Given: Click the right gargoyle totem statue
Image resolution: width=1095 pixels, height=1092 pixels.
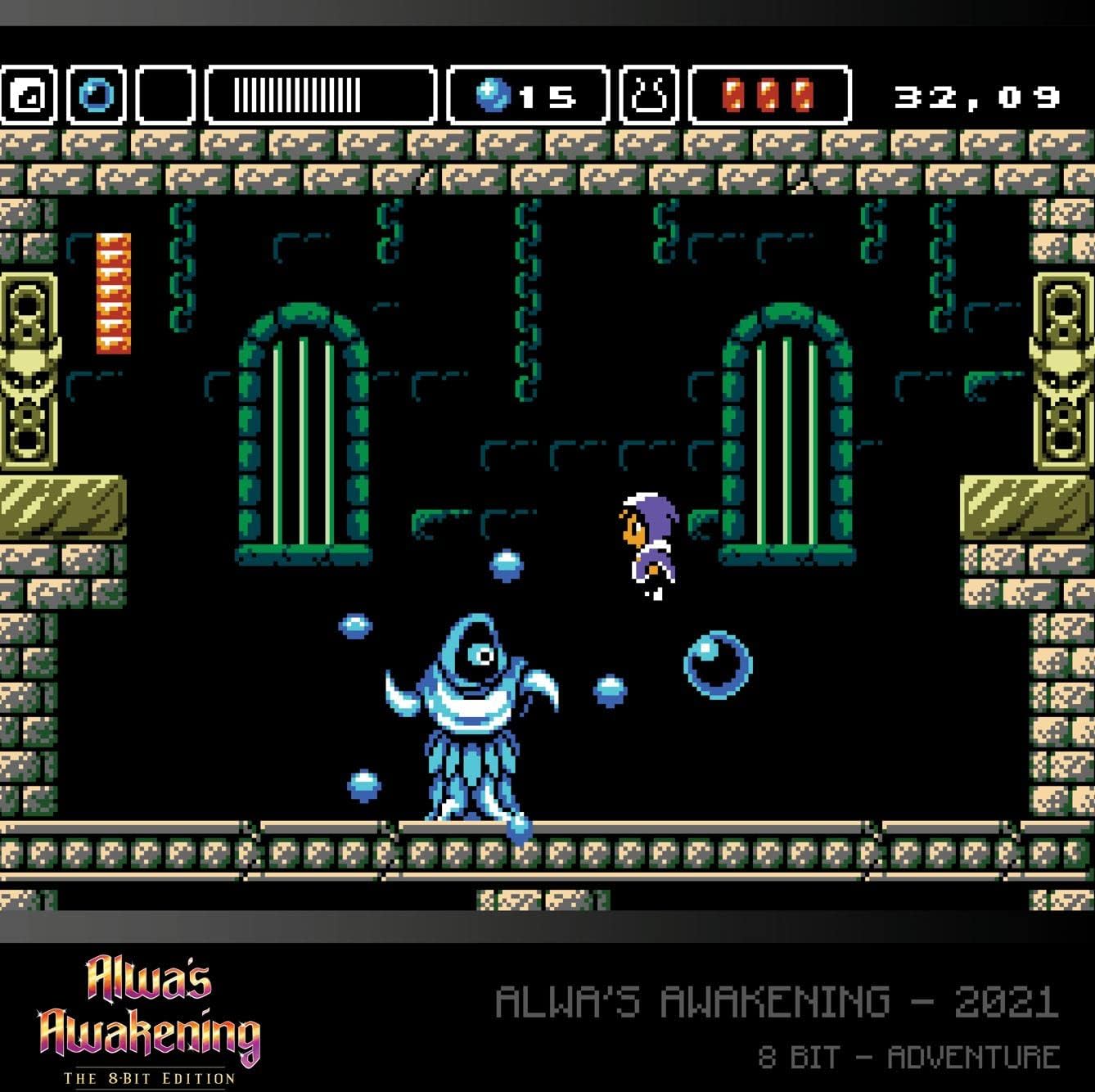Looking at the screenshot, I should [1062, 368].
